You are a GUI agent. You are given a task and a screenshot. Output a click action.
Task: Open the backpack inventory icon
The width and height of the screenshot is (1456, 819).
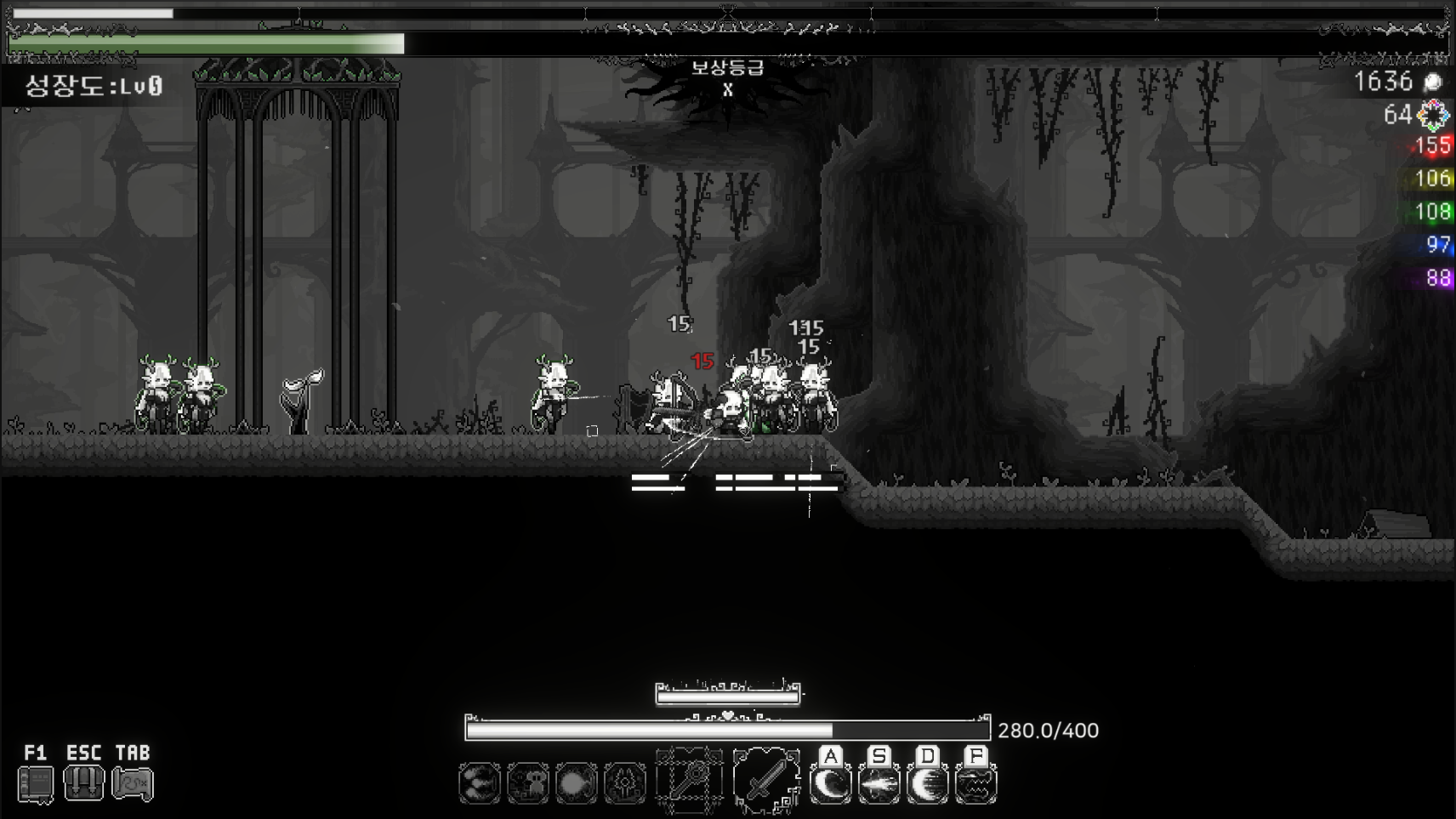(x=84, y=783)
